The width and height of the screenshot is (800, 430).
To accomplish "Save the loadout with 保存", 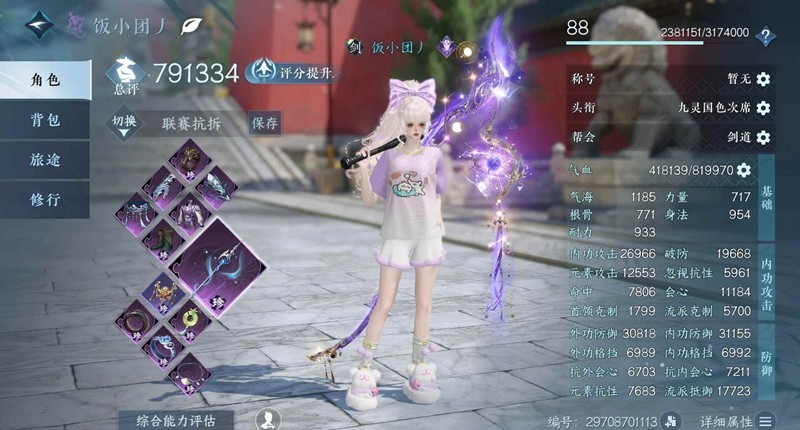I will point(265,123).
